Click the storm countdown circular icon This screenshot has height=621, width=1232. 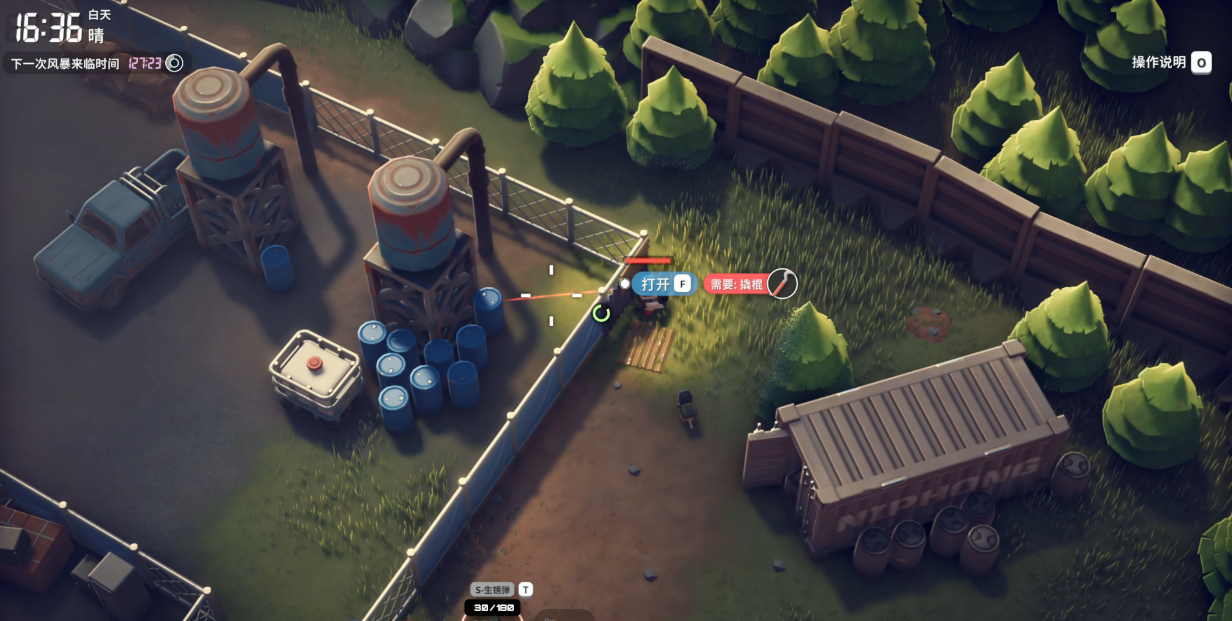(x=174, y=63)
